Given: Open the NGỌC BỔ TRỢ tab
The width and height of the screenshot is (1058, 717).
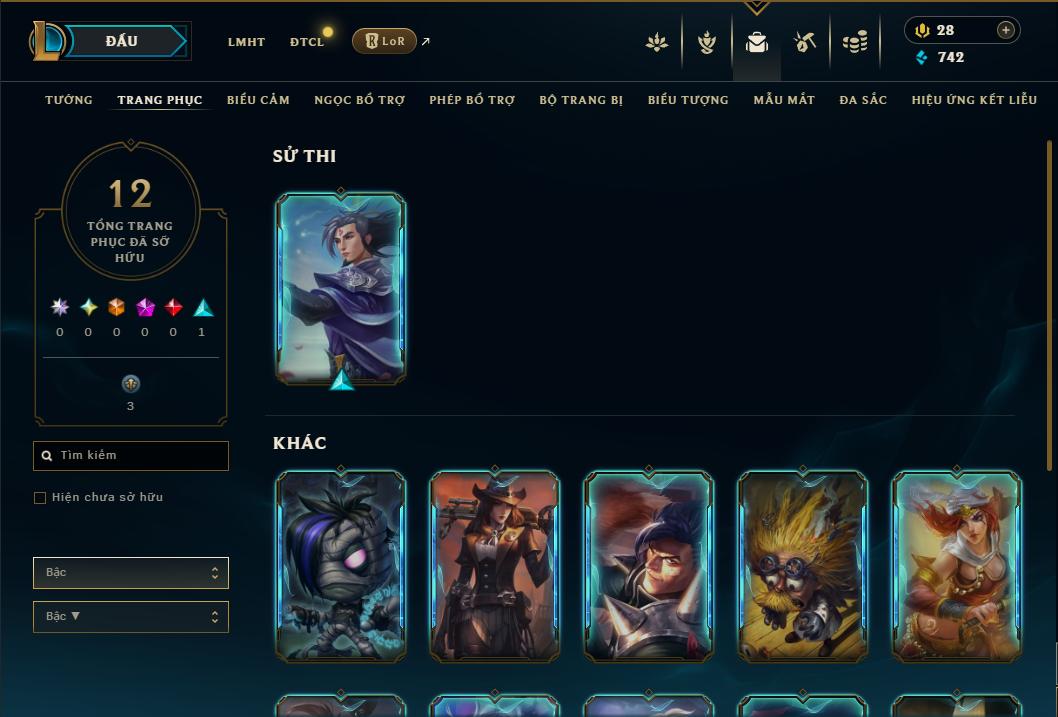Looking at the screenshot, I should pyautogui.click(x=359, y=100).
